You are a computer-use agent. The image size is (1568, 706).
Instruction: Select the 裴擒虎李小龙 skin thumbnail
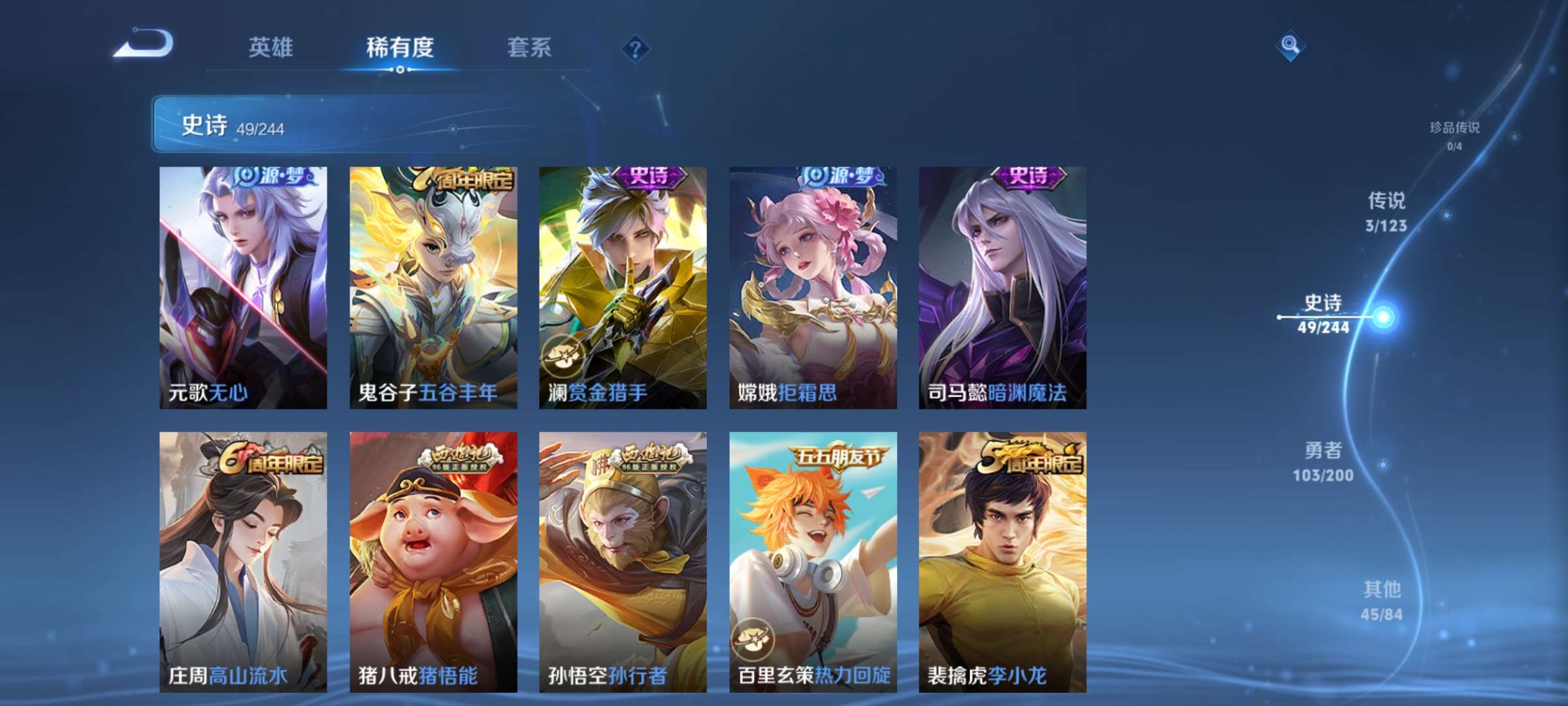[1004, 559]
